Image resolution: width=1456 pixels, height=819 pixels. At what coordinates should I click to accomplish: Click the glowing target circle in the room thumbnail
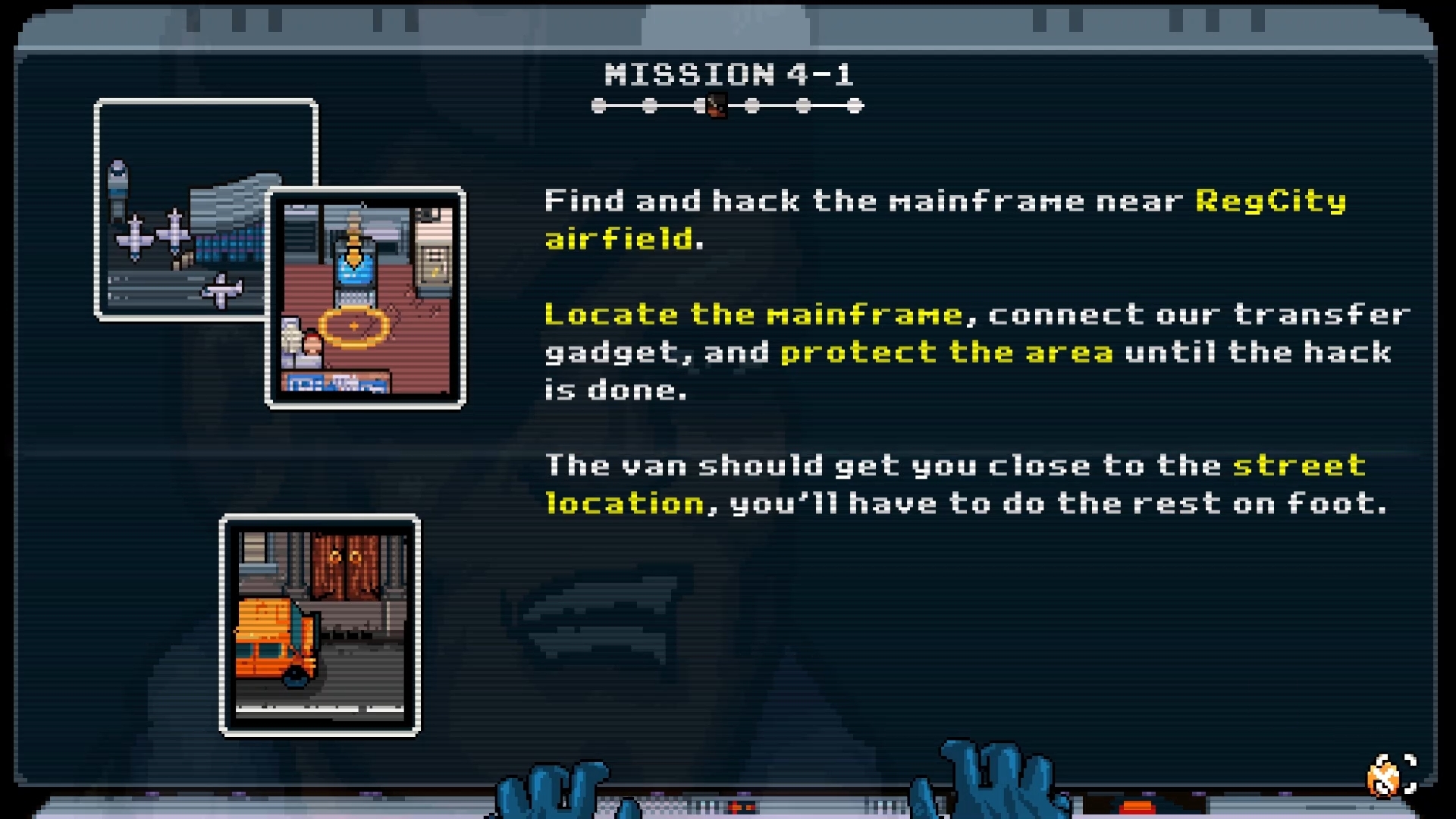point(353,328)
